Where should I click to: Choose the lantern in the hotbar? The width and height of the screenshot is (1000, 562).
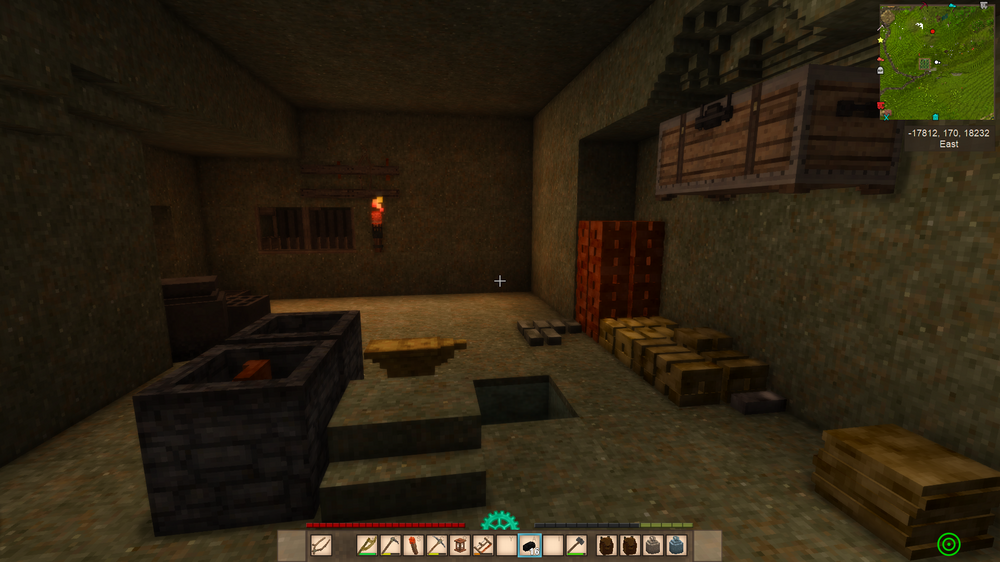pyautogui.click(x=460, y=546)
